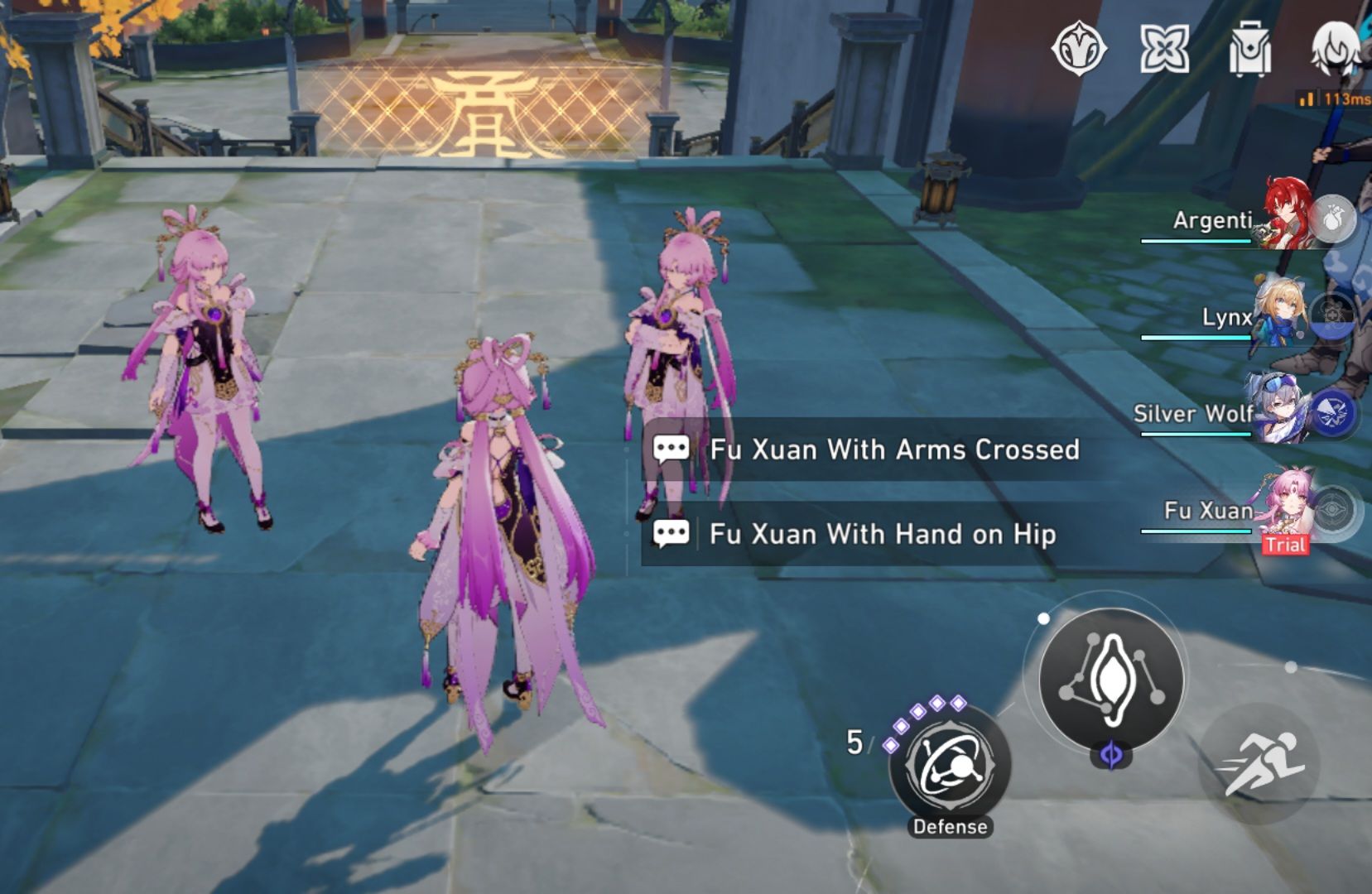Open the flower-shaped guide icon at top

[x=1165, y=50]
